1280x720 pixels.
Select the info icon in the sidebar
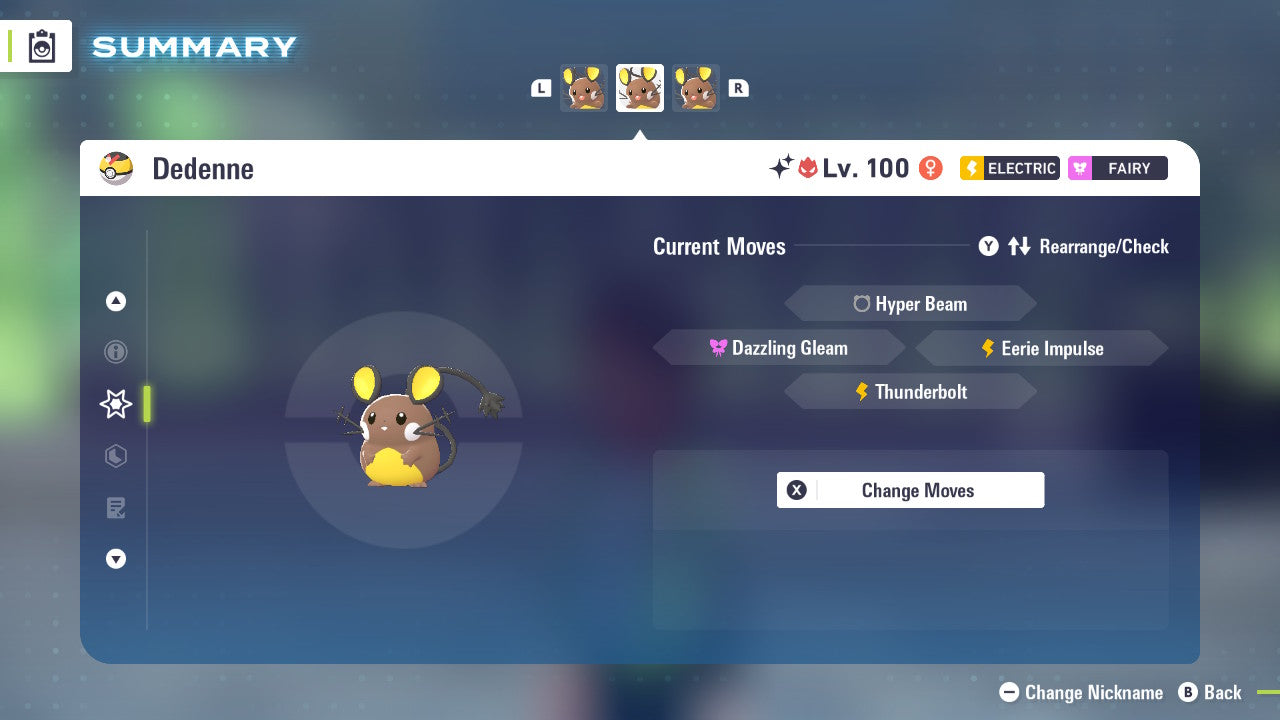115,352
